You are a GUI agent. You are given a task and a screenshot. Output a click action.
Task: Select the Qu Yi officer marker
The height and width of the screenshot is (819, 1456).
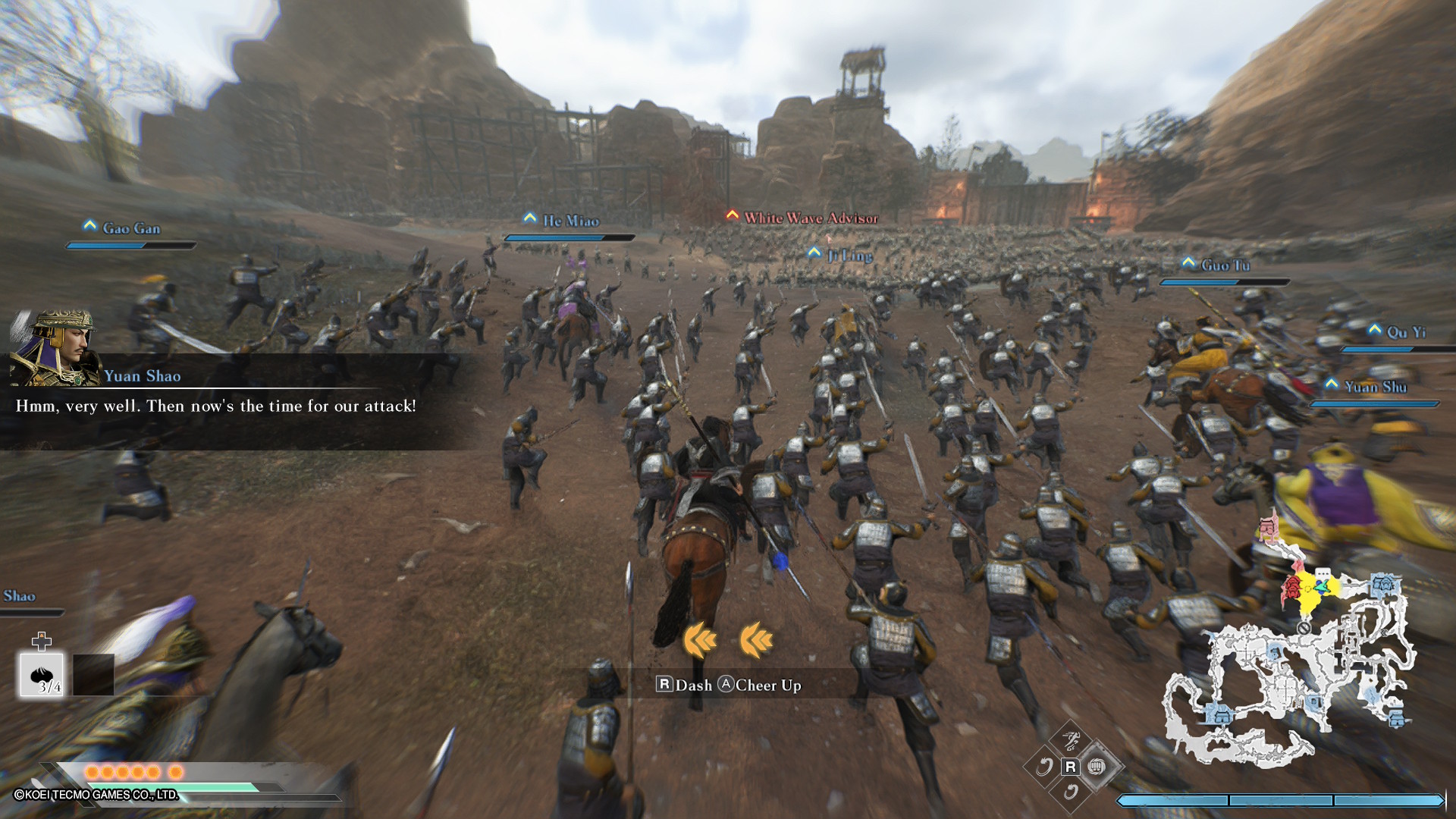click(1405, 332)
